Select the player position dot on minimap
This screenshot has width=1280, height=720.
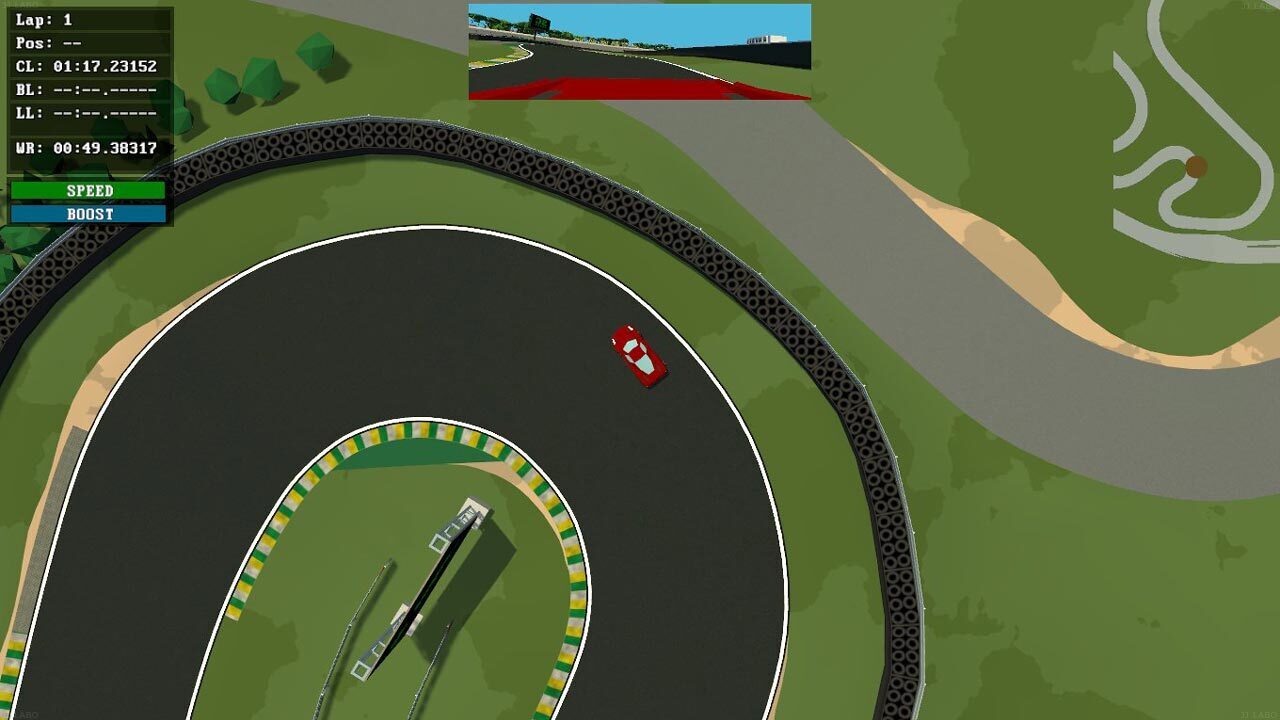pyautogui.click(x=1196, y=166)
